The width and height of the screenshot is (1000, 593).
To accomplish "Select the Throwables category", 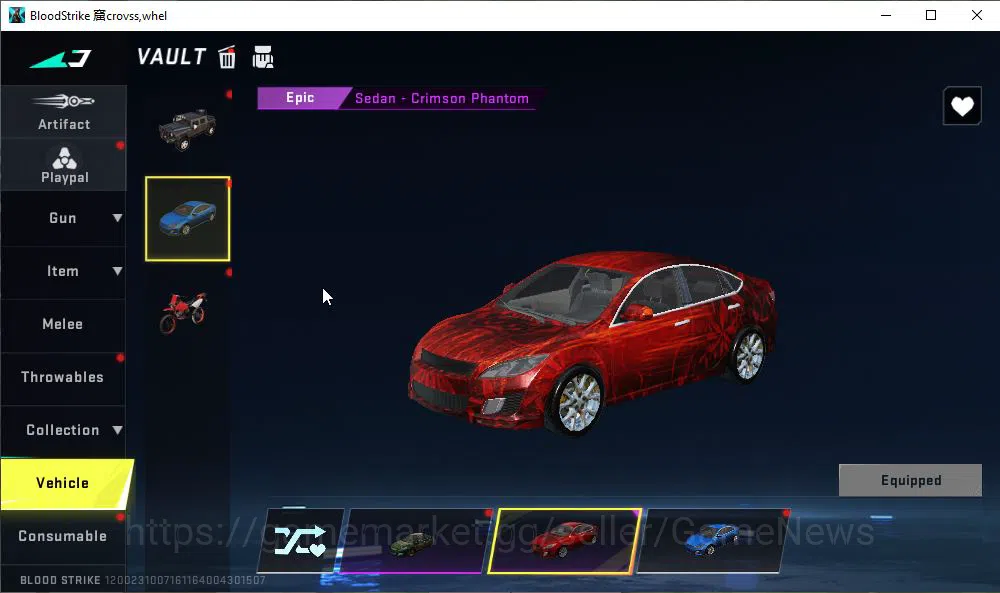I will point(63,377).
